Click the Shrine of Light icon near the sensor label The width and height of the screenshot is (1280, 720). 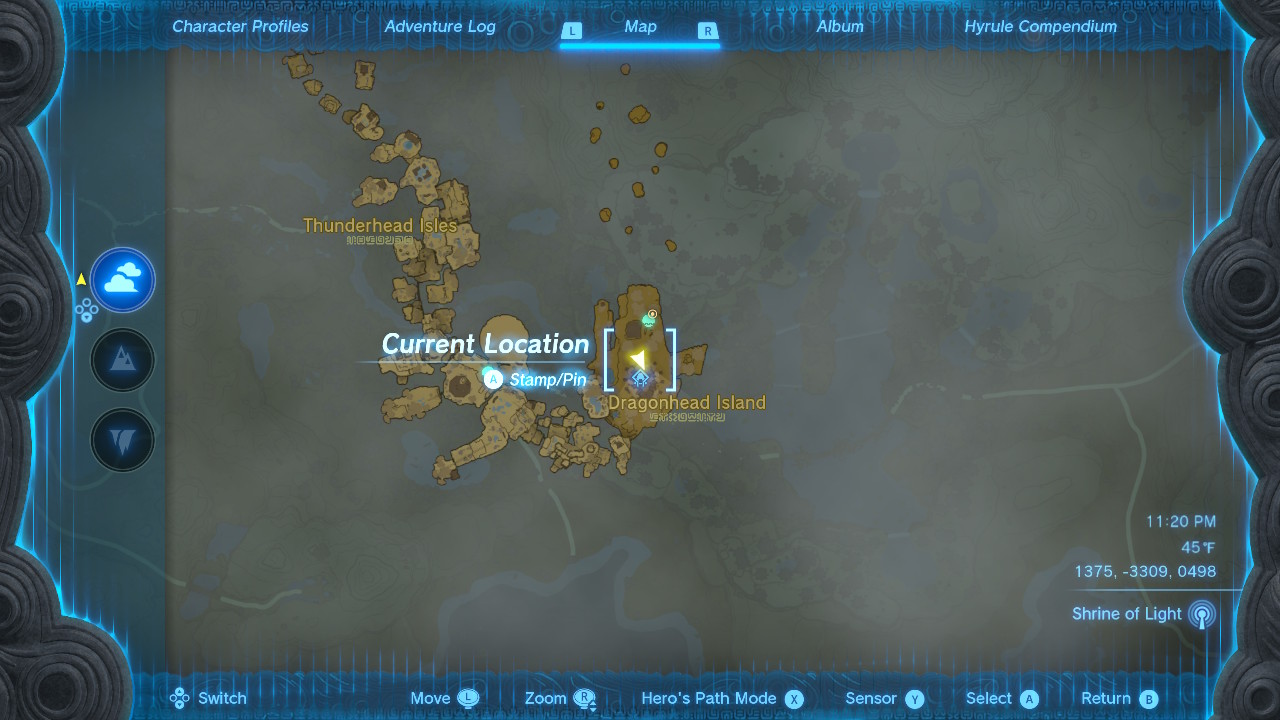click(x=1201, y=613)
